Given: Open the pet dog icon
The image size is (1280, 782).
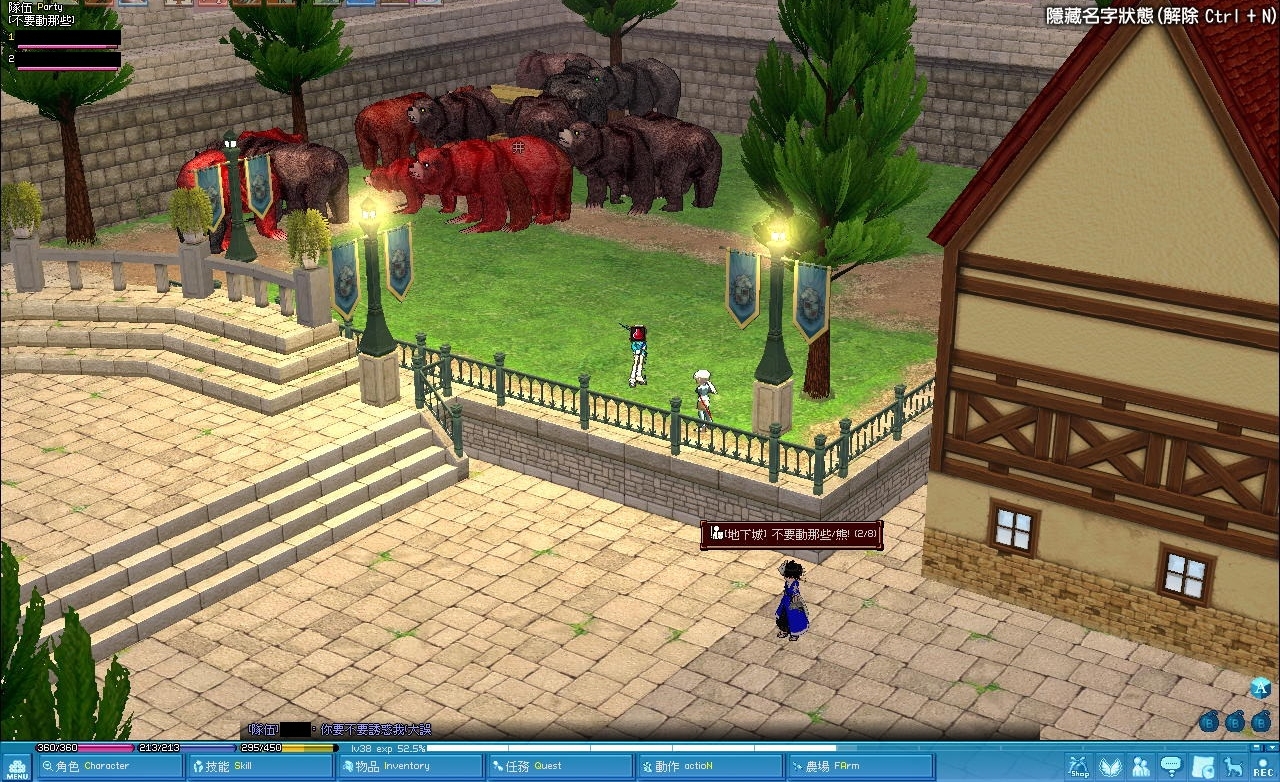Looking at the screenshot, I should (1233, 767).
